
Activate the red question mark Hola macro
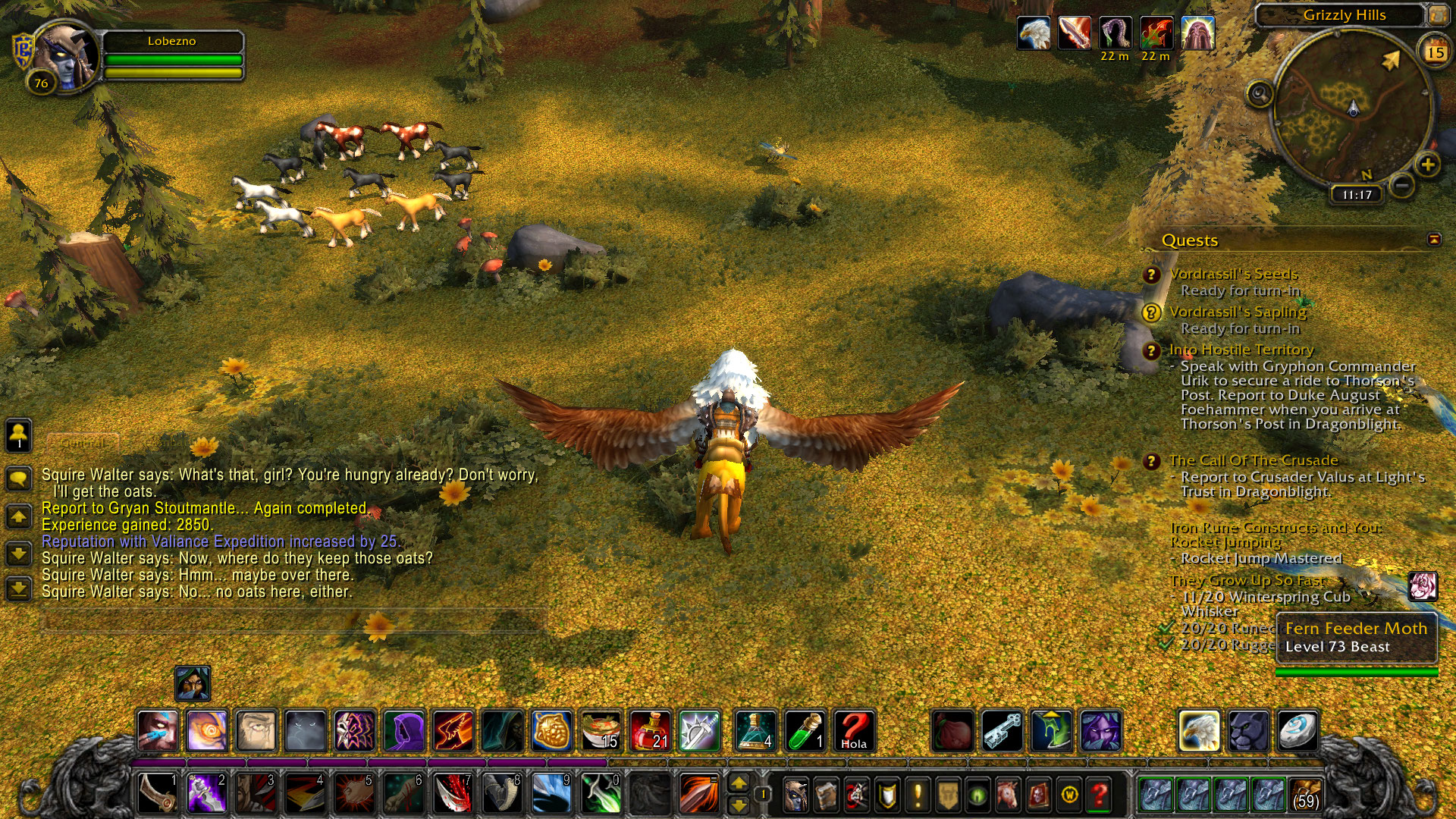click(x=854, y=731)
